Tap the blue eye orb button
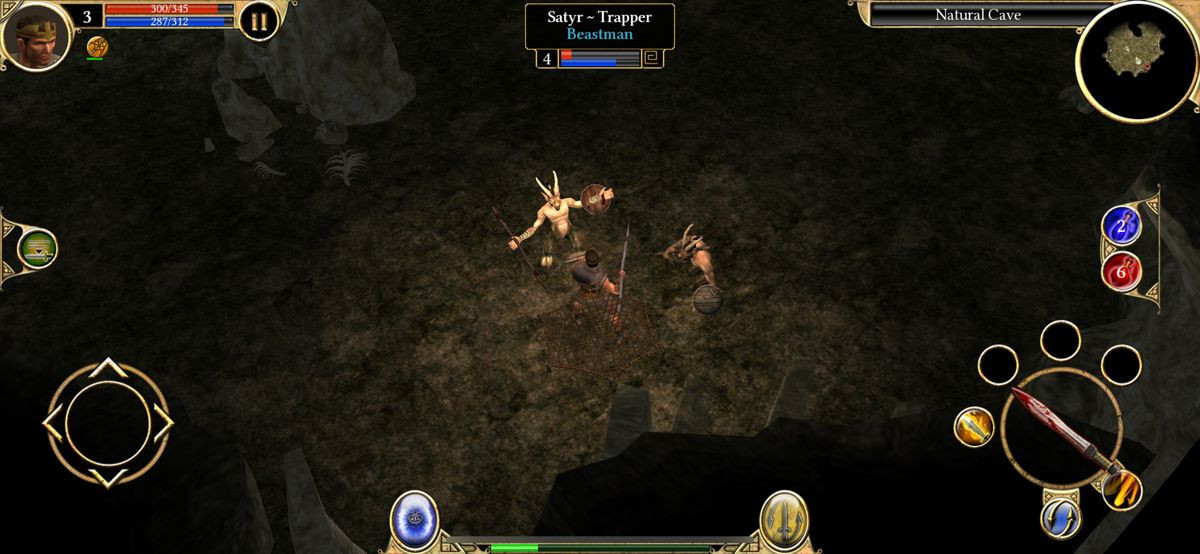1200x554 pixels. tap(414, 520)
